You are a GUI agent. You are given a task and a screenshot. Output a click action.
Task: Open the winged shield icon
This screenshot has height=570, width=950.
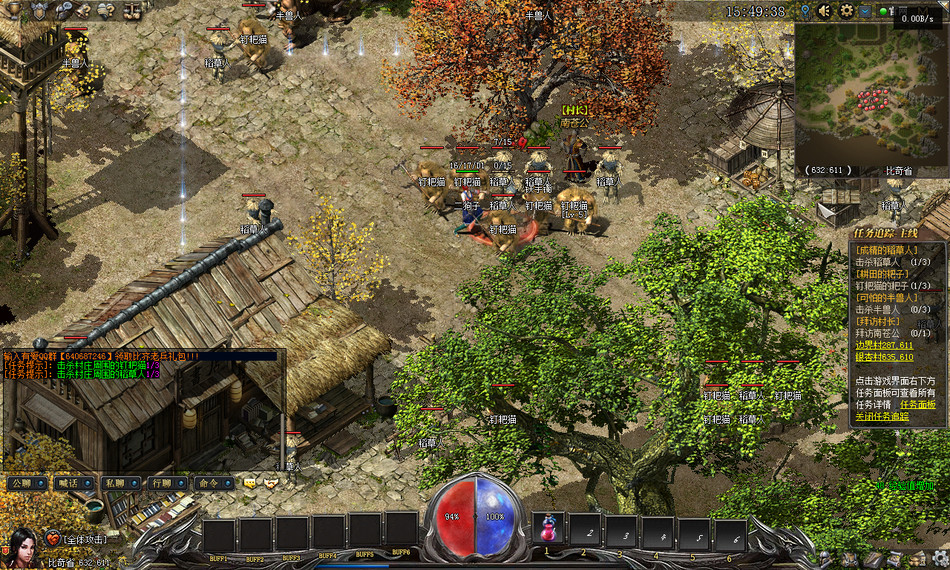pos(41,11)
